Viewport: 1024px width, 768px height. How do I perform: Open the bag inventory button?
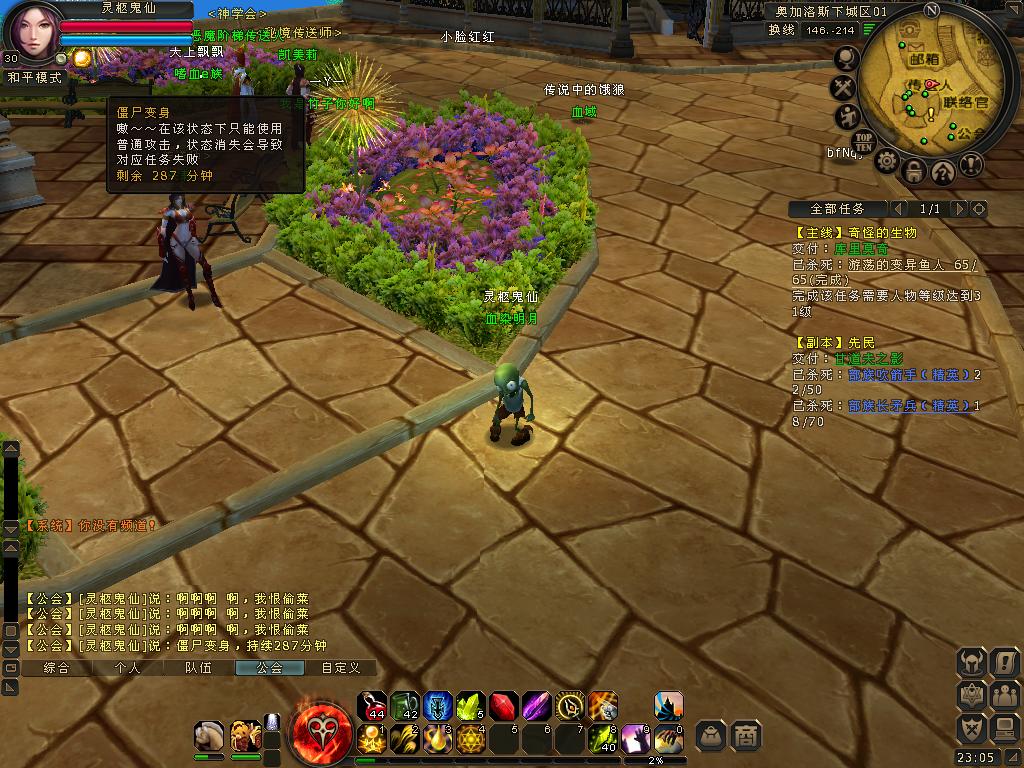coord(711,735)
